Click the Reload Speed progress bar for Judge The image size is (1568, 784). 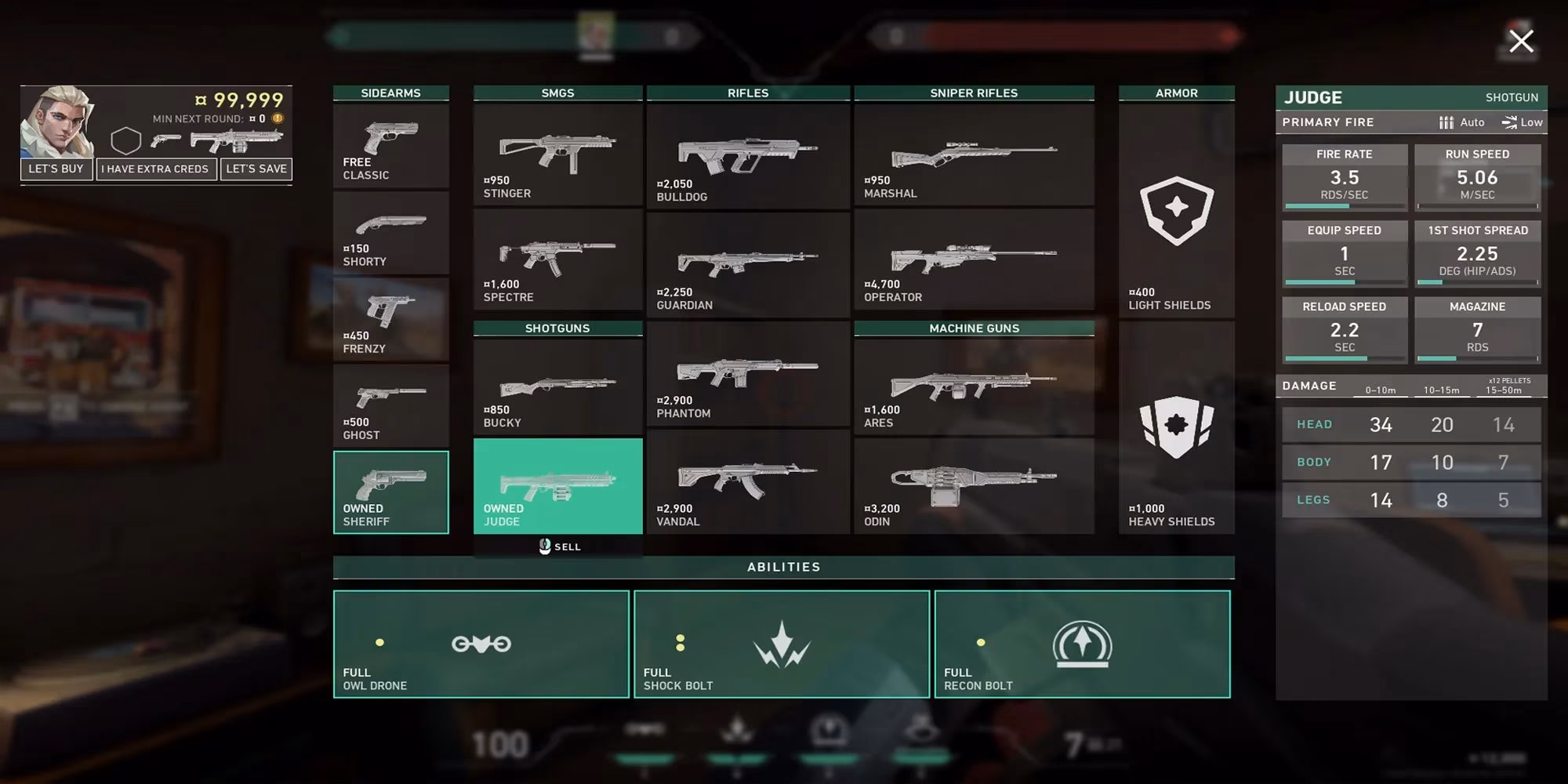(x=1344, y=358)
